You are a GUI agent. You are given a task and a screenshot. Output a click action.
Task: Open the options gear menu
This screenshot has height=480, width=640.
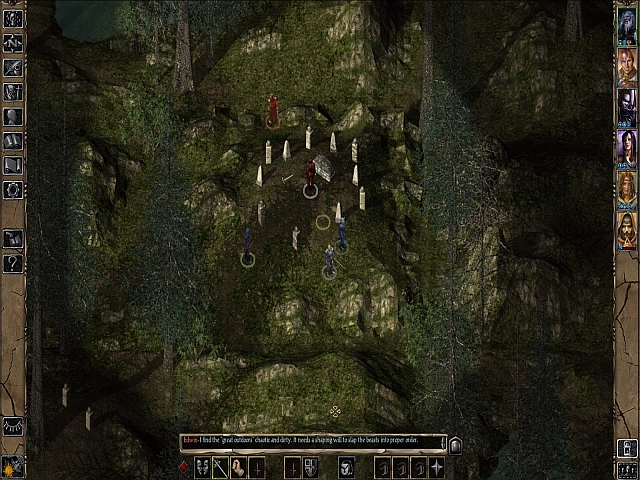pos(13,189)
